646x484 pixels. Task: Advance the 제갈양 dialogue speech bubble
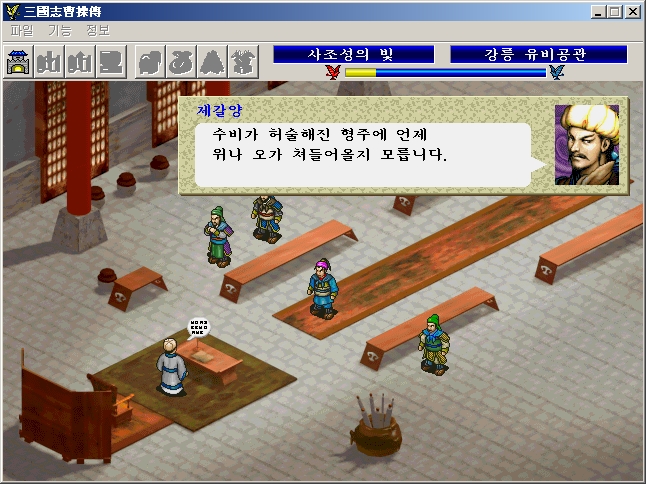(x=362, y=155)
